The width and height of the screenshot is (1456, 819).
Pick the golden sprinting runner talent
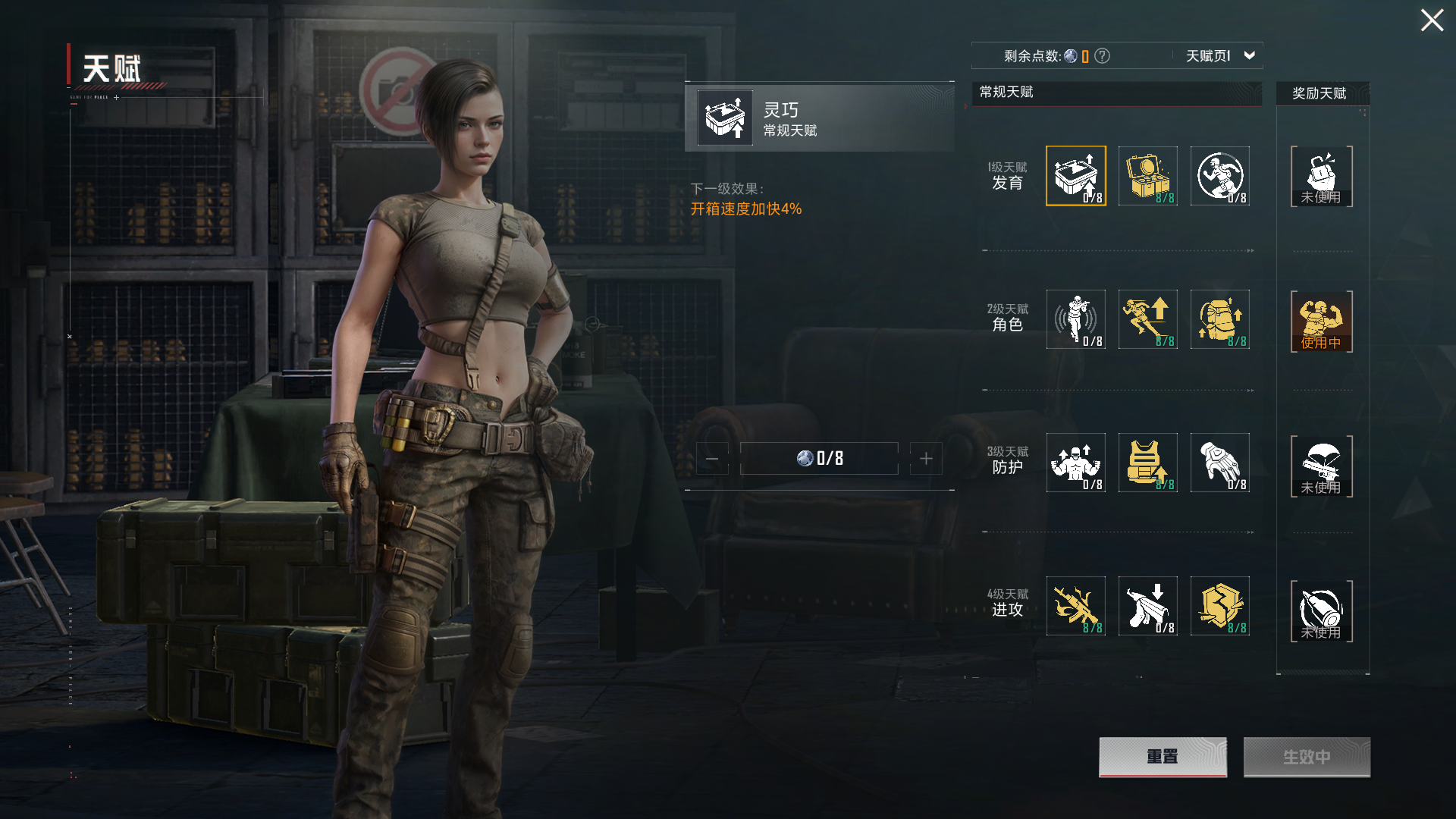coord(1147,319)
